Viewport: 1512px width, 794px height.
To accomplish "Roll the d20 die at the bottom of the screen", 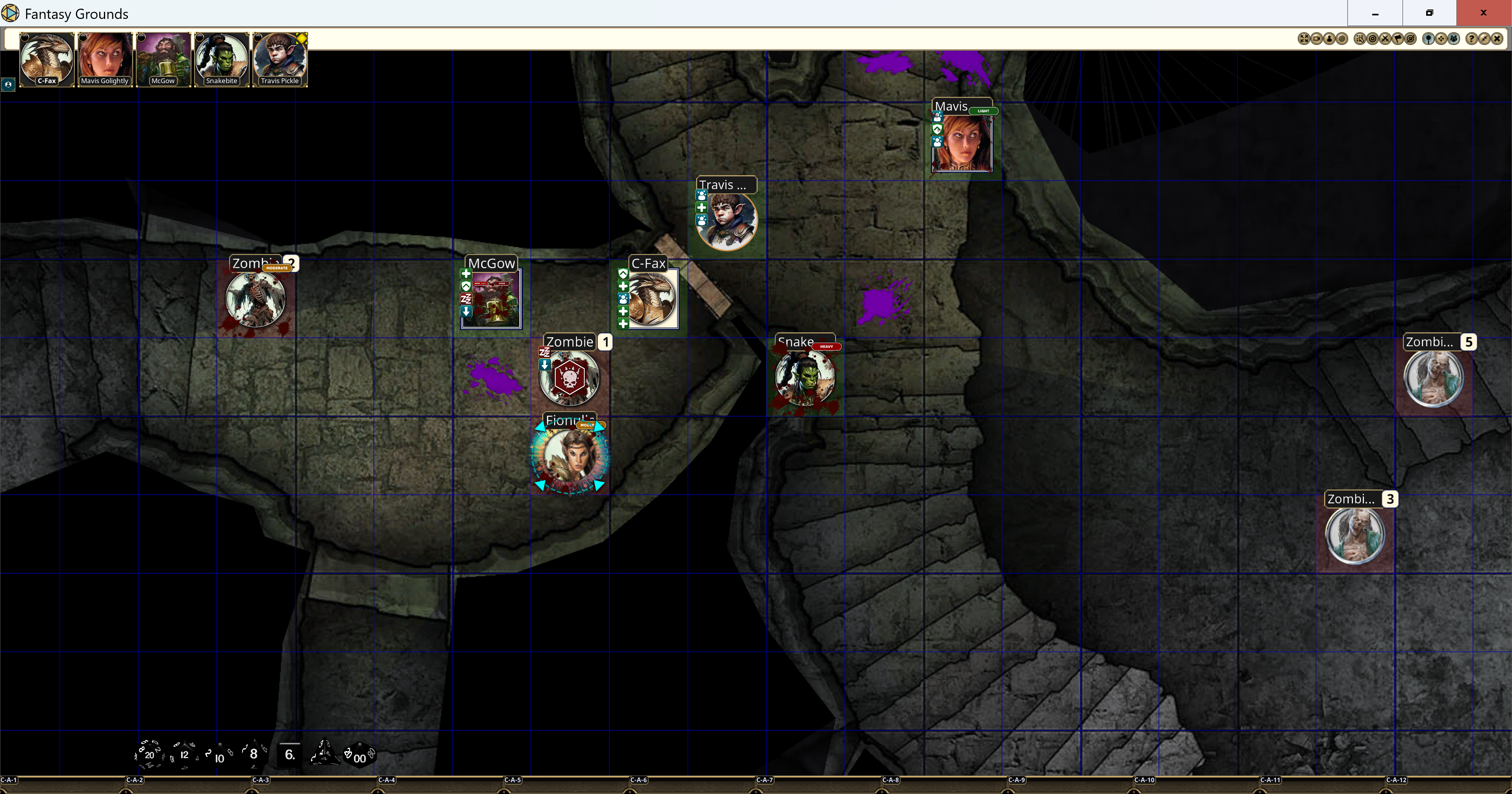I will (150, 756).
